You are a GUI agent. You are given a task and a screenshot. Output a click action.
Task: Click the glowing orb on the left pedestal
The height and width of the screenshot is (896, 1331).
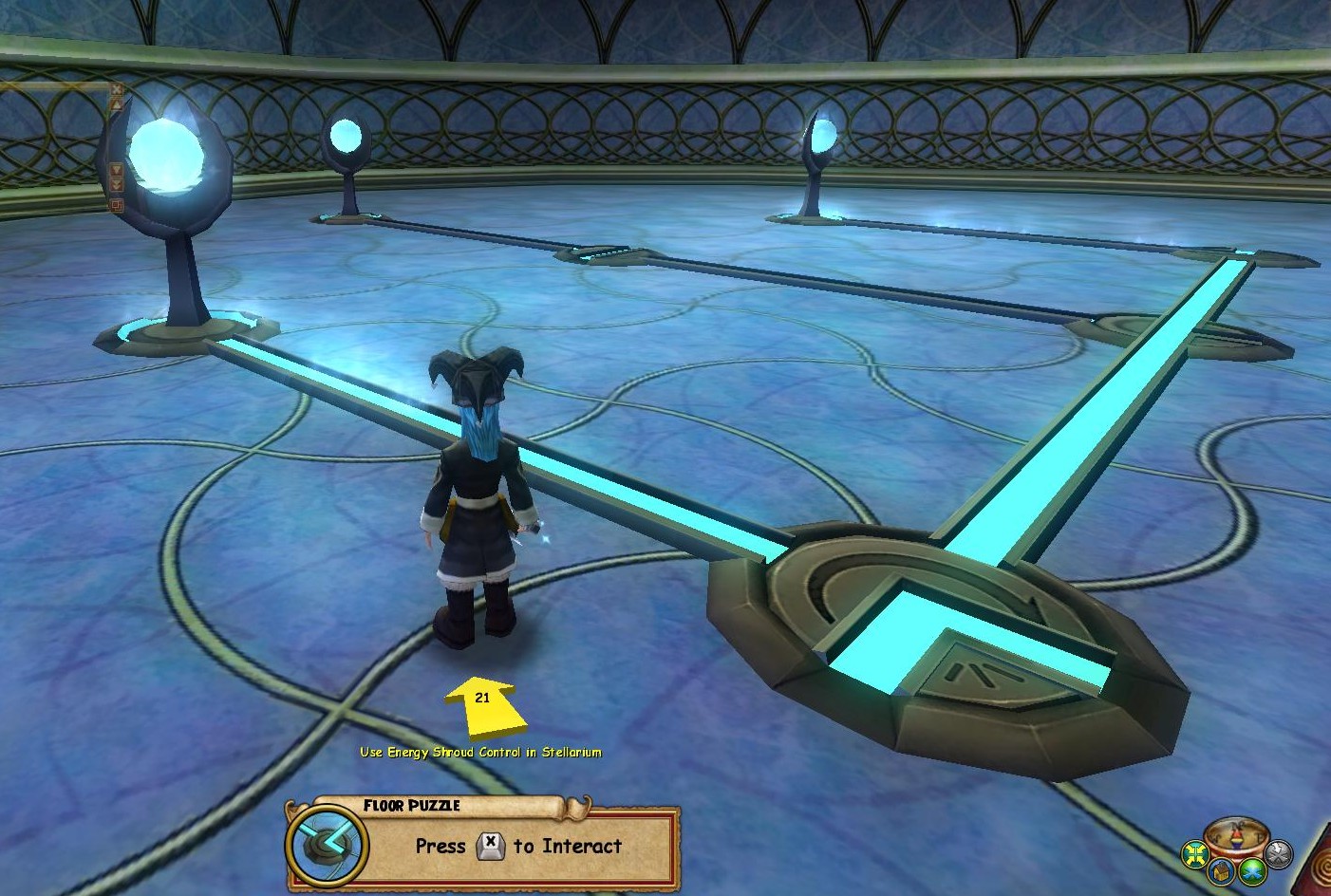point(171,157)
